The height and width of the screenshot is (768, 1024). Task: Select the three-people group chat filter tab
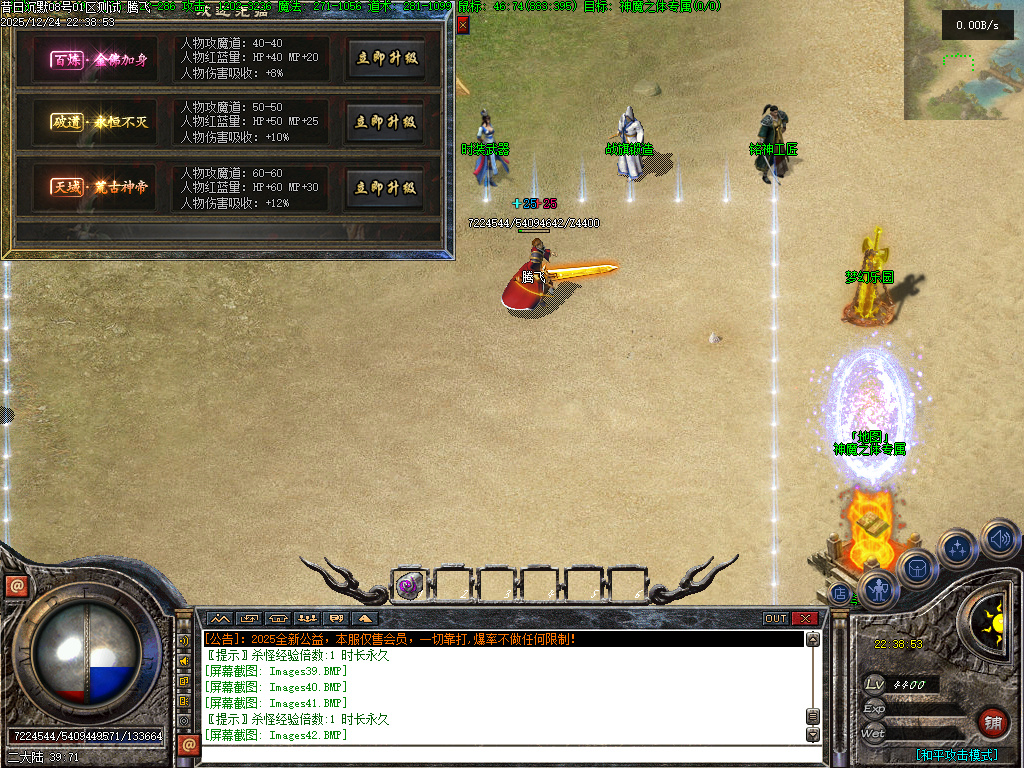coord(308,619)
